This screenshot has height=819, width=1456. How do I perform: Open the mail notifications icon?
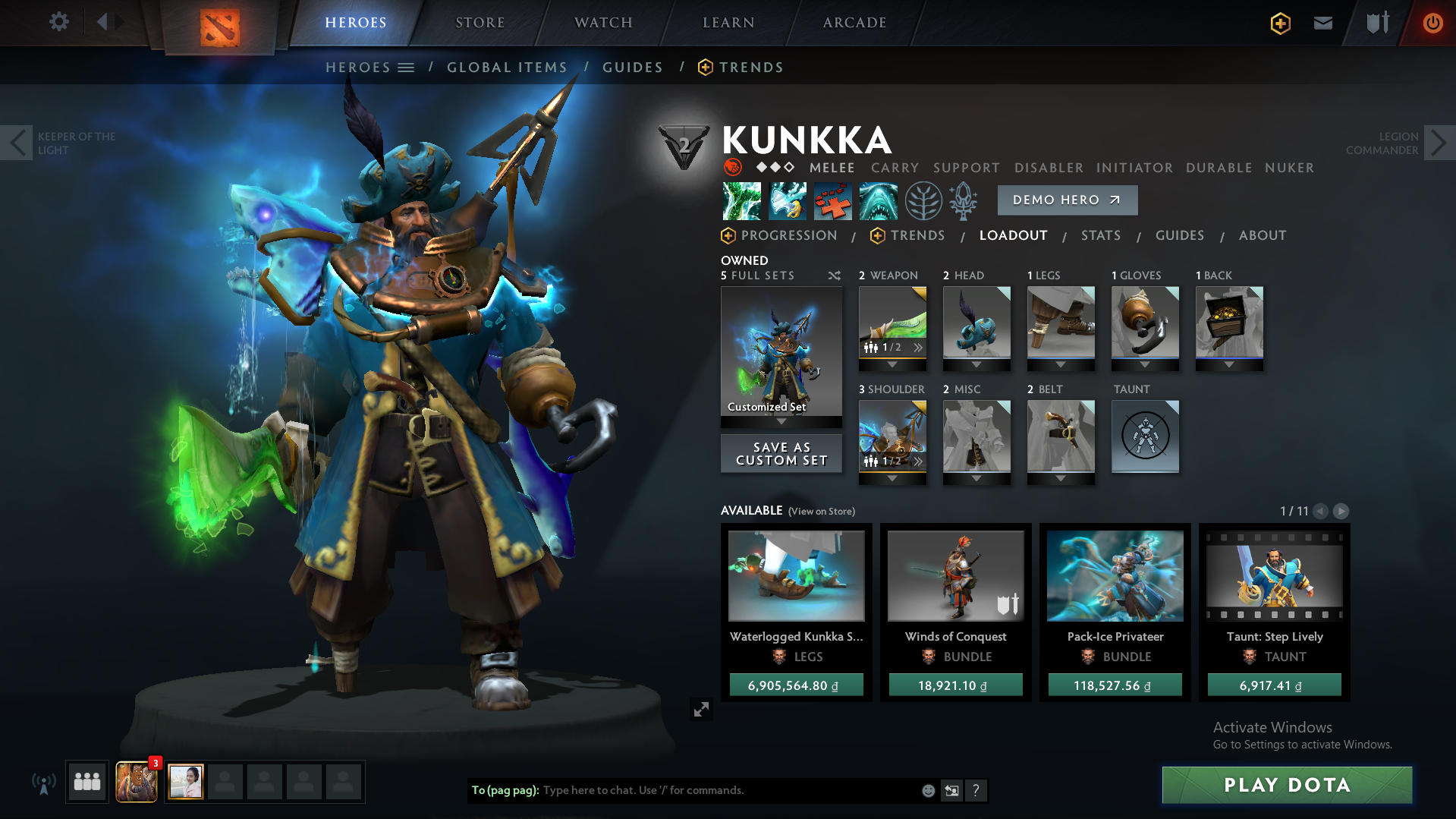[1322, 23]
